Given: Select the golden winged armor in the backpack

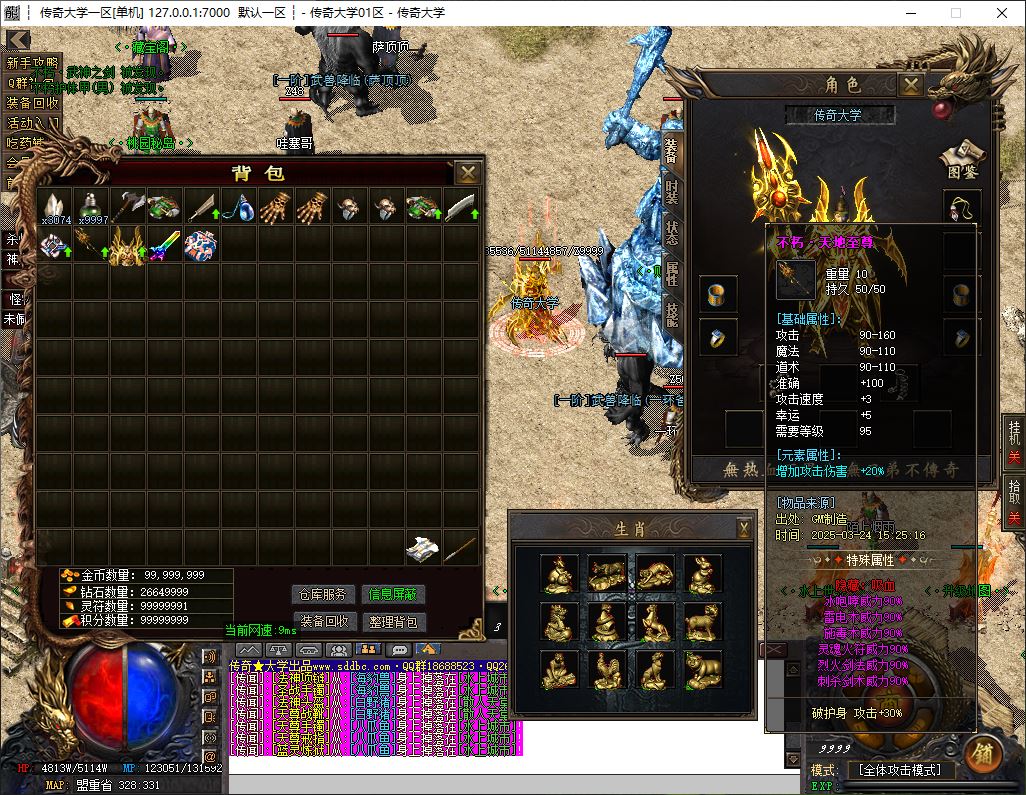Looking at the screenshot, I should [128, 245].
